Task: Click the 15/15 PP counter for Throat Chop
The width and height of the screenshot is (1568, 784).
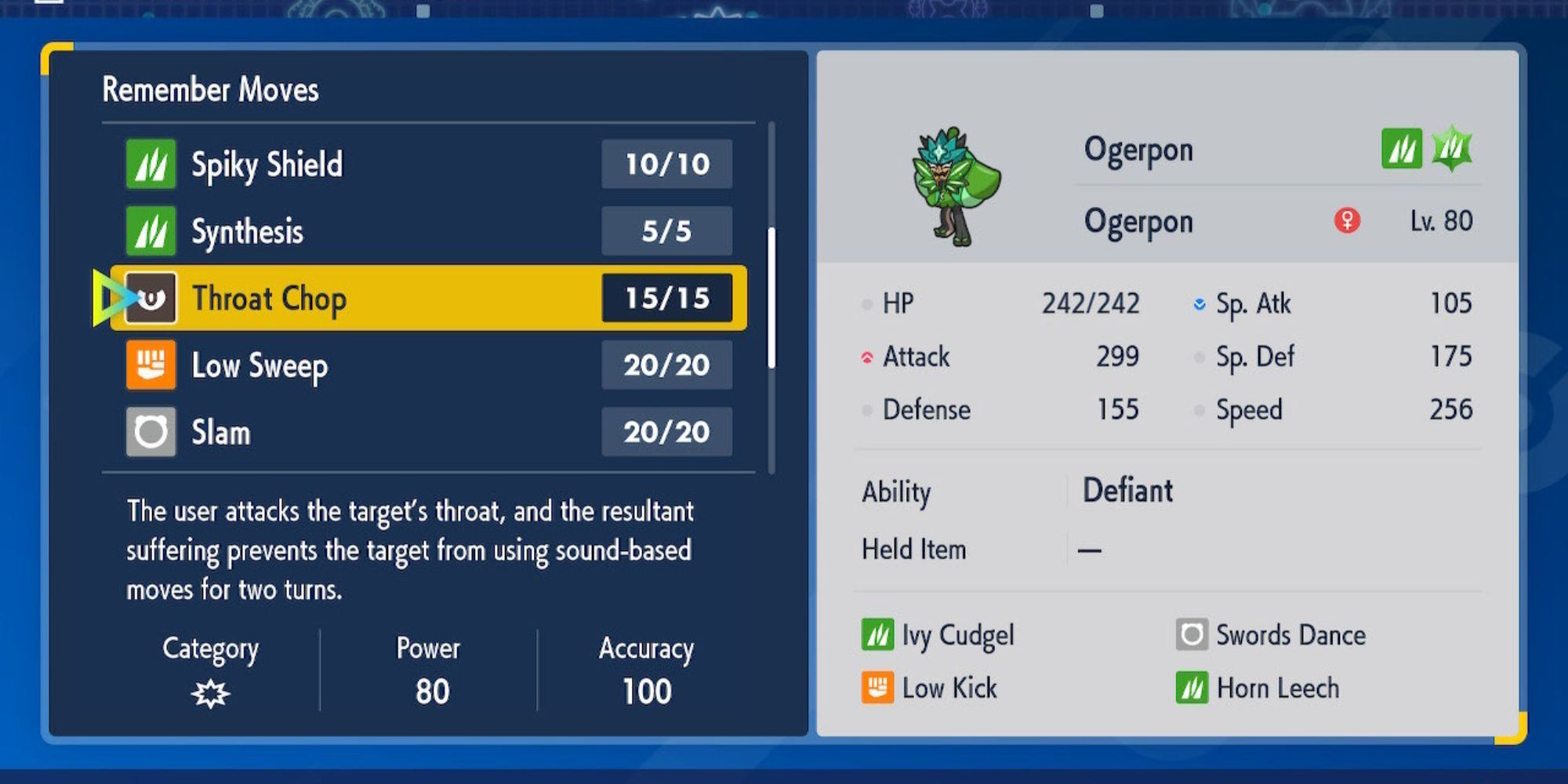Action: [x=666, y=299]
